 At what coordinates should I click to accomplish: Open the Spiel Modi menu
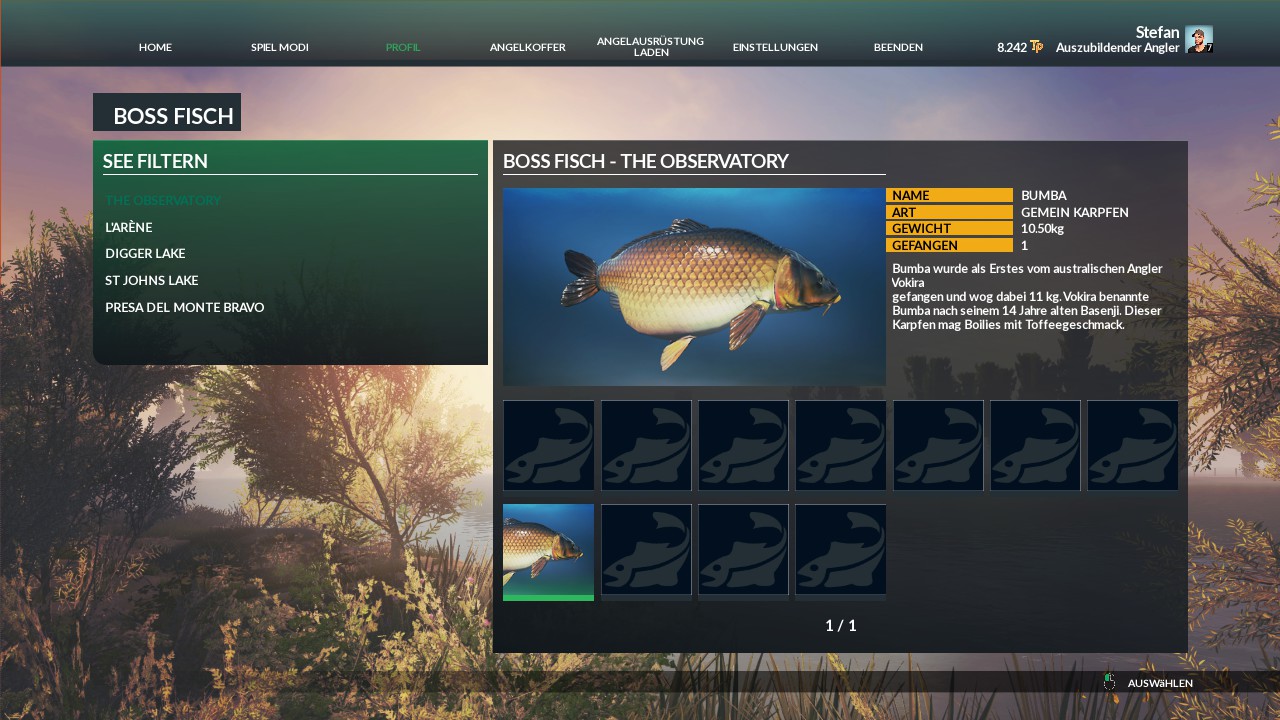pyautogui.click(x=279, y=47)
